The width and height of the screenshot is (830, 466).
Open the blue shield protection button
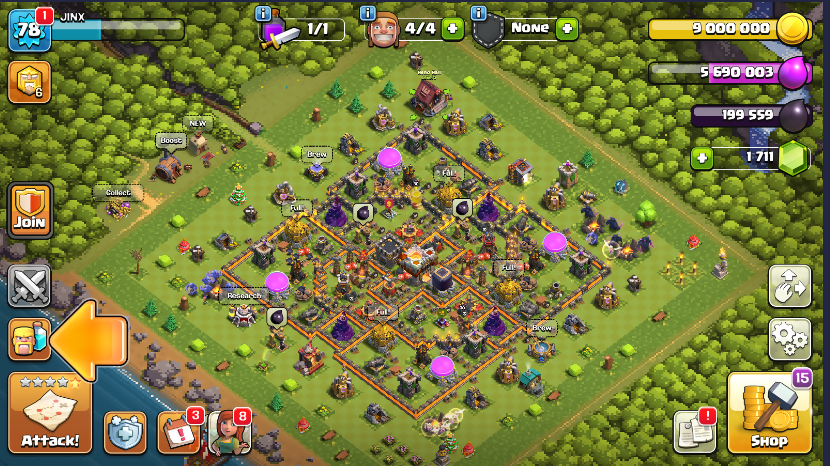[x=125, y=432]
